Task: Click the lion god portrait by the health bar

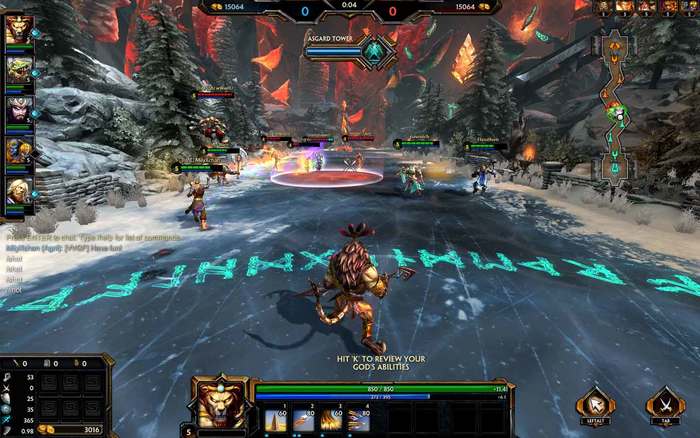Action: [220, 406]
